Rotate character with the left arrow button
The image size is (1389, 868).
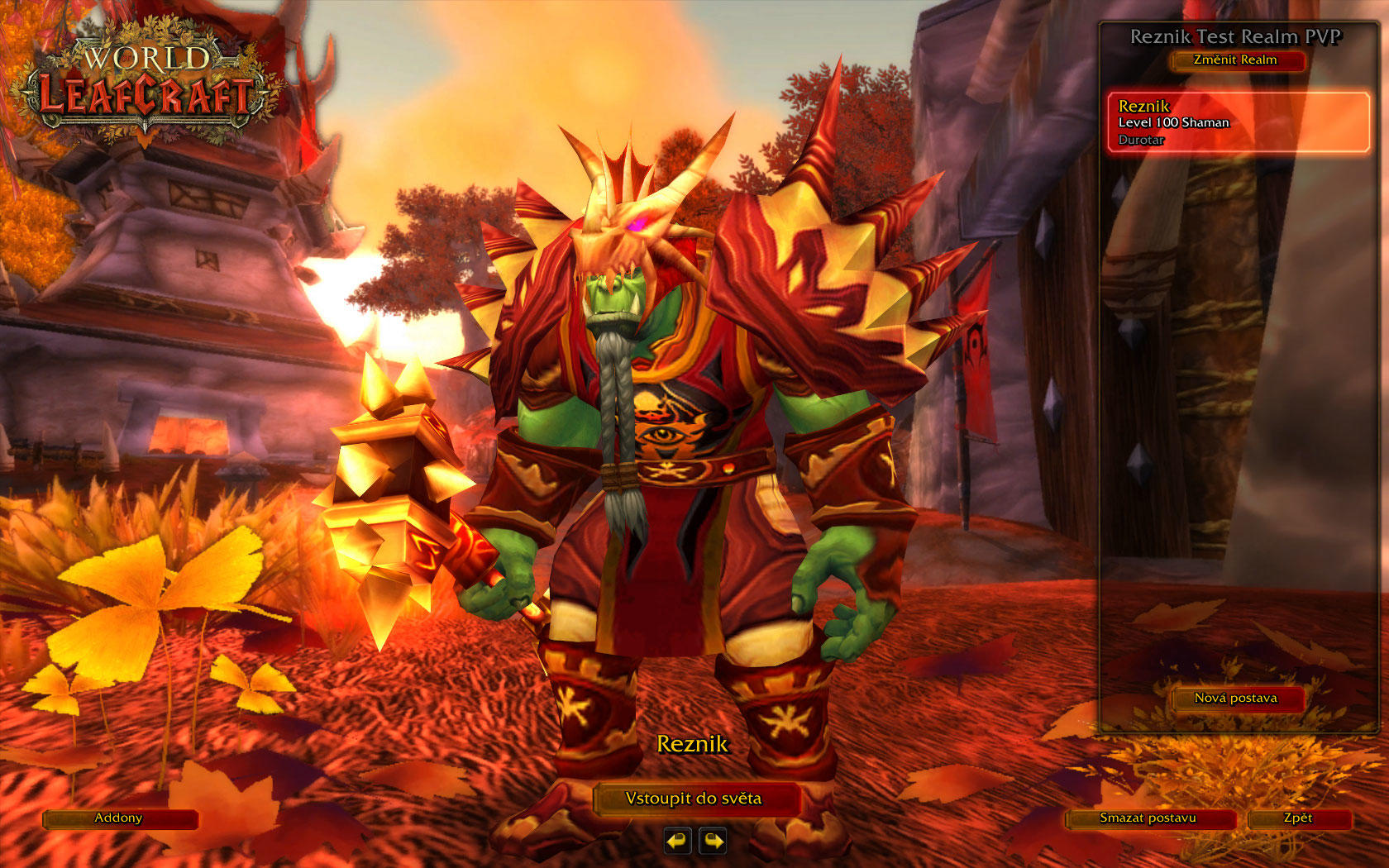[677, 842]
